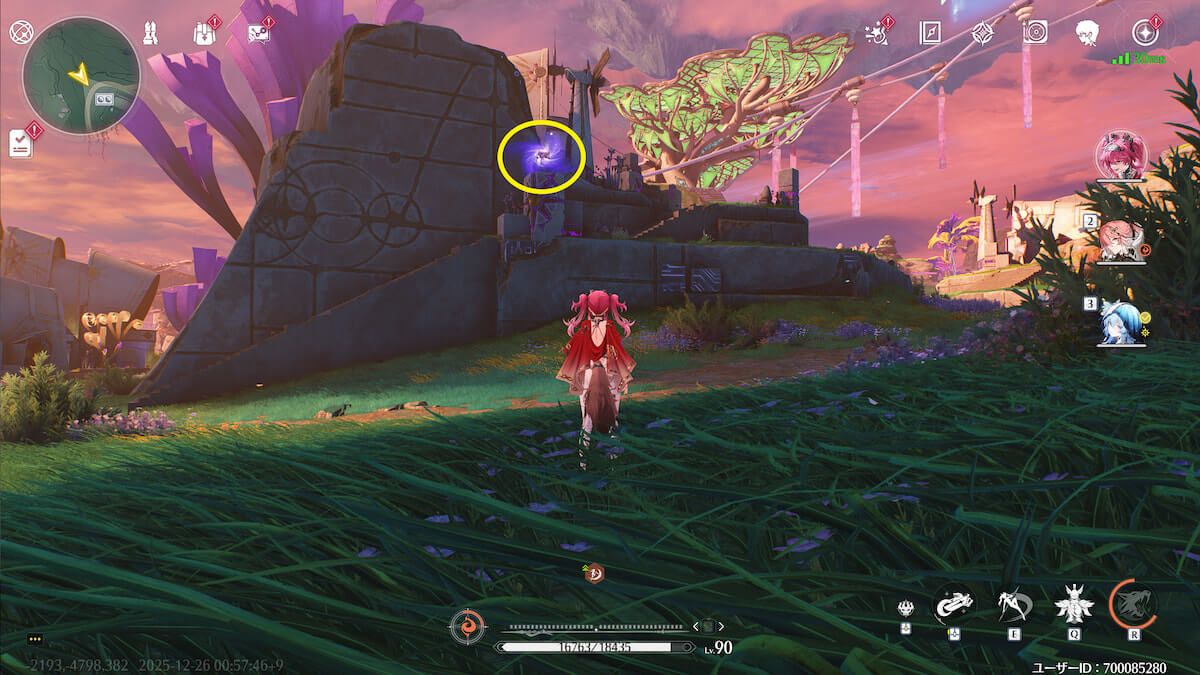
Task: Activate the motorcycle utility icon
Action: [x=953, y=603]
